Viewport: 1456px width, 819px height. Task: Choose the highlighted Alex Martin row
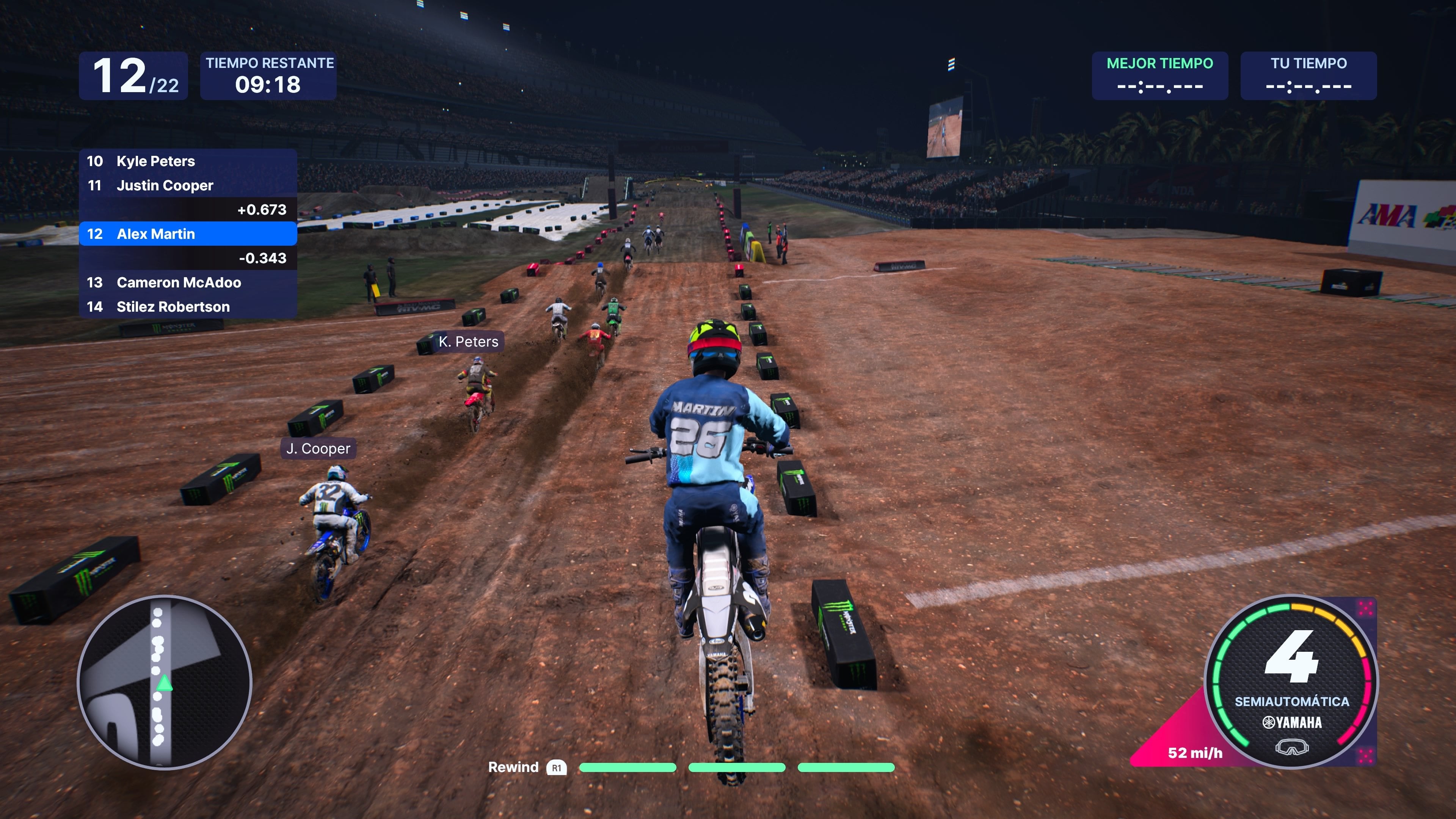click(x=188, y=234)
